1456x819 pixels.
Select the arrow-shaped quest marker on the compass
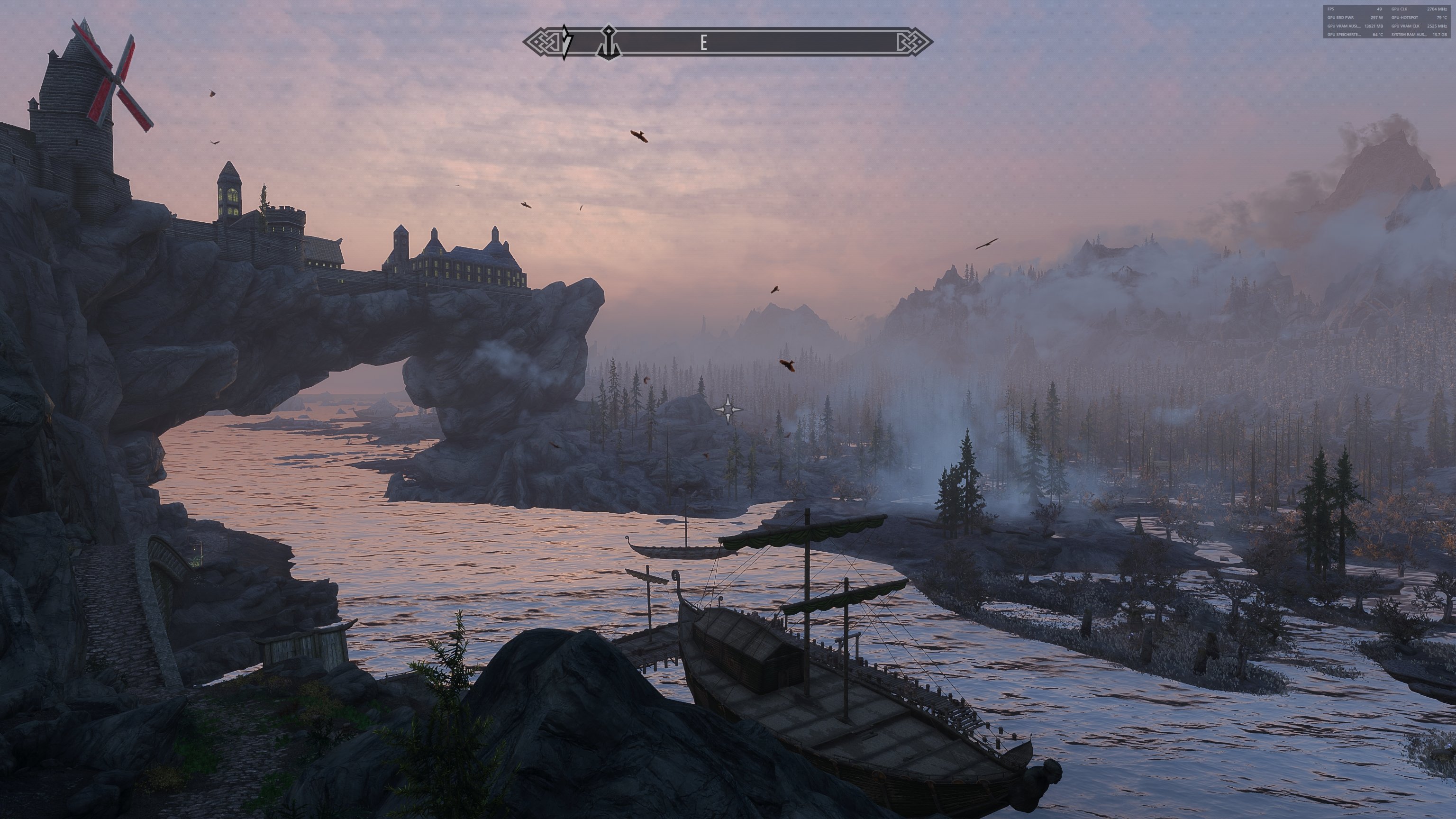point(566,41)
